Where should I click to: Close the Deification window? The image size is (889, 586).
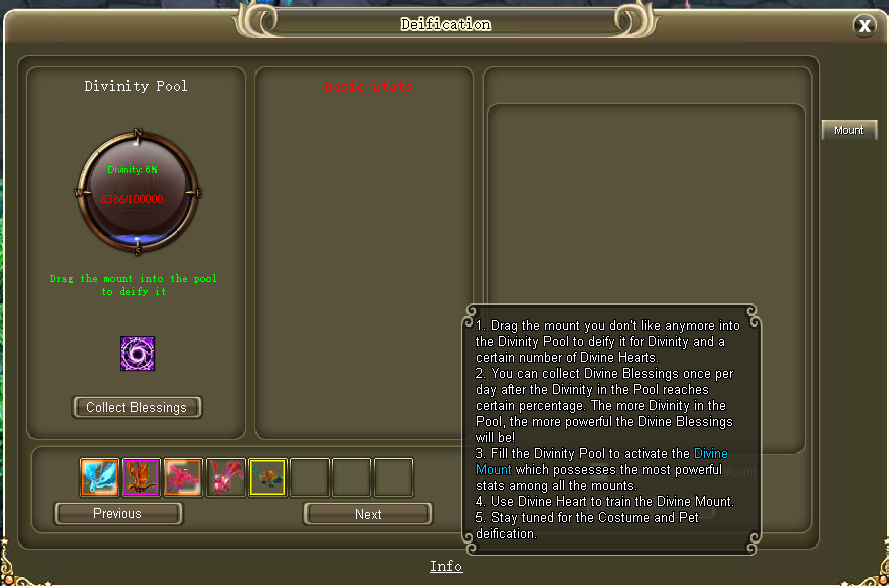pos(865,26)
